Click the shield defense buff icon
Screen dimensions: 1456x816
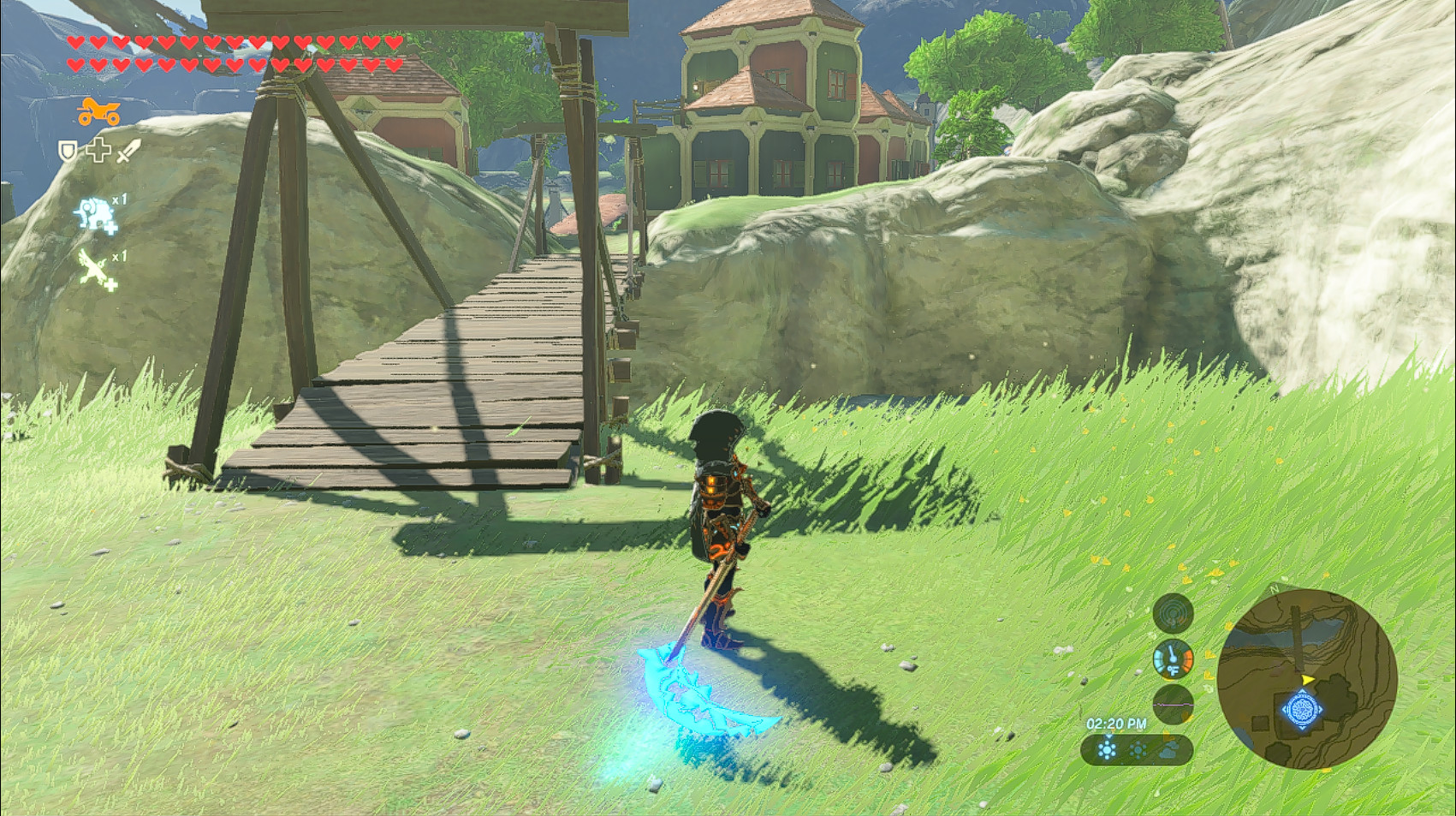[x=68, y=151]
